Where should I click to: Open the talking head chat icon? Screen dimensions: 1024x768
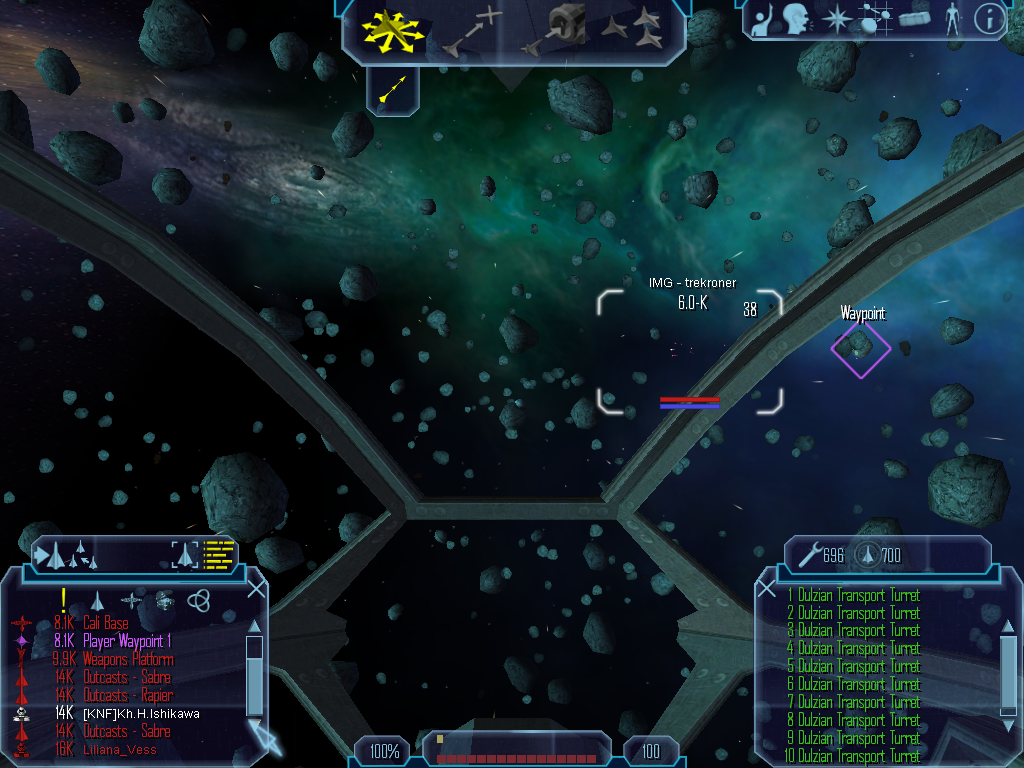(796, 19)
